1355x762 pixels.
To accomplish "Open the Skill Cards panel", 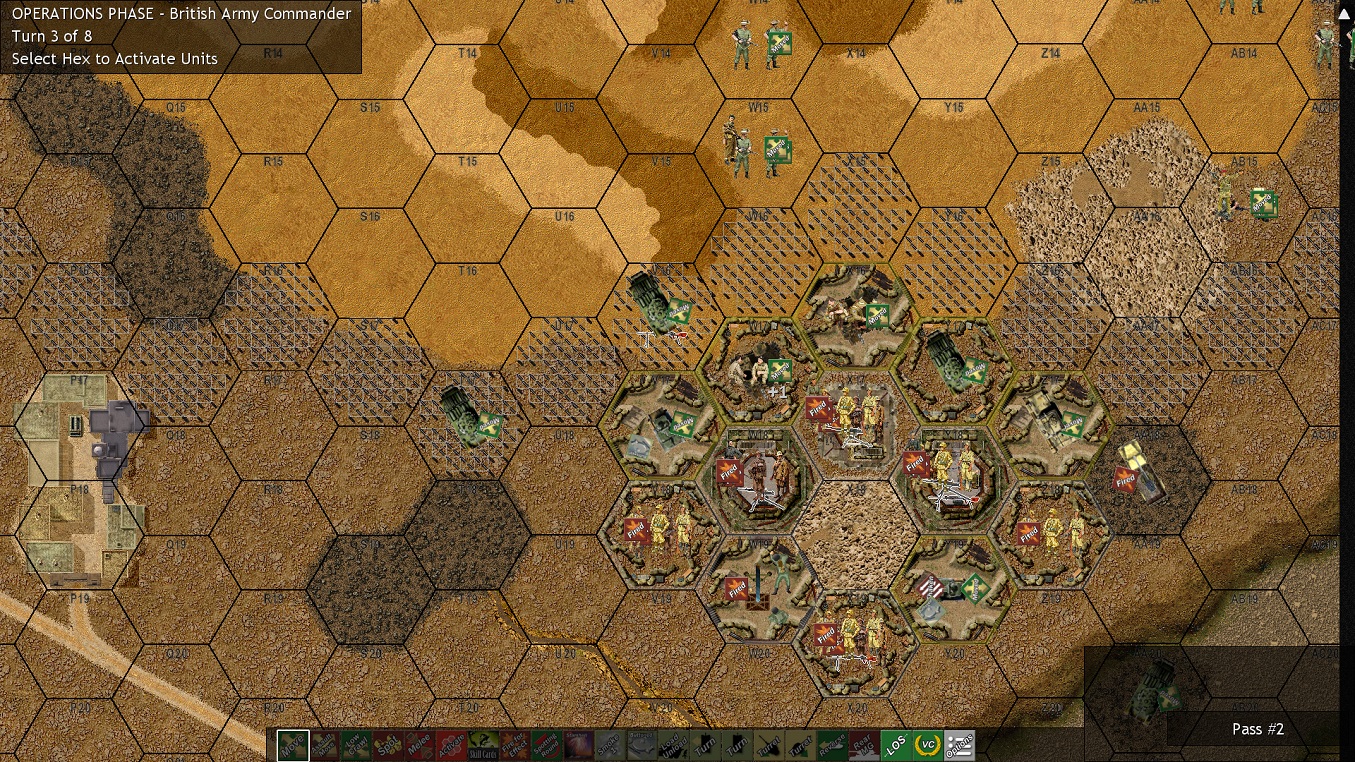I will pos(485,745).
